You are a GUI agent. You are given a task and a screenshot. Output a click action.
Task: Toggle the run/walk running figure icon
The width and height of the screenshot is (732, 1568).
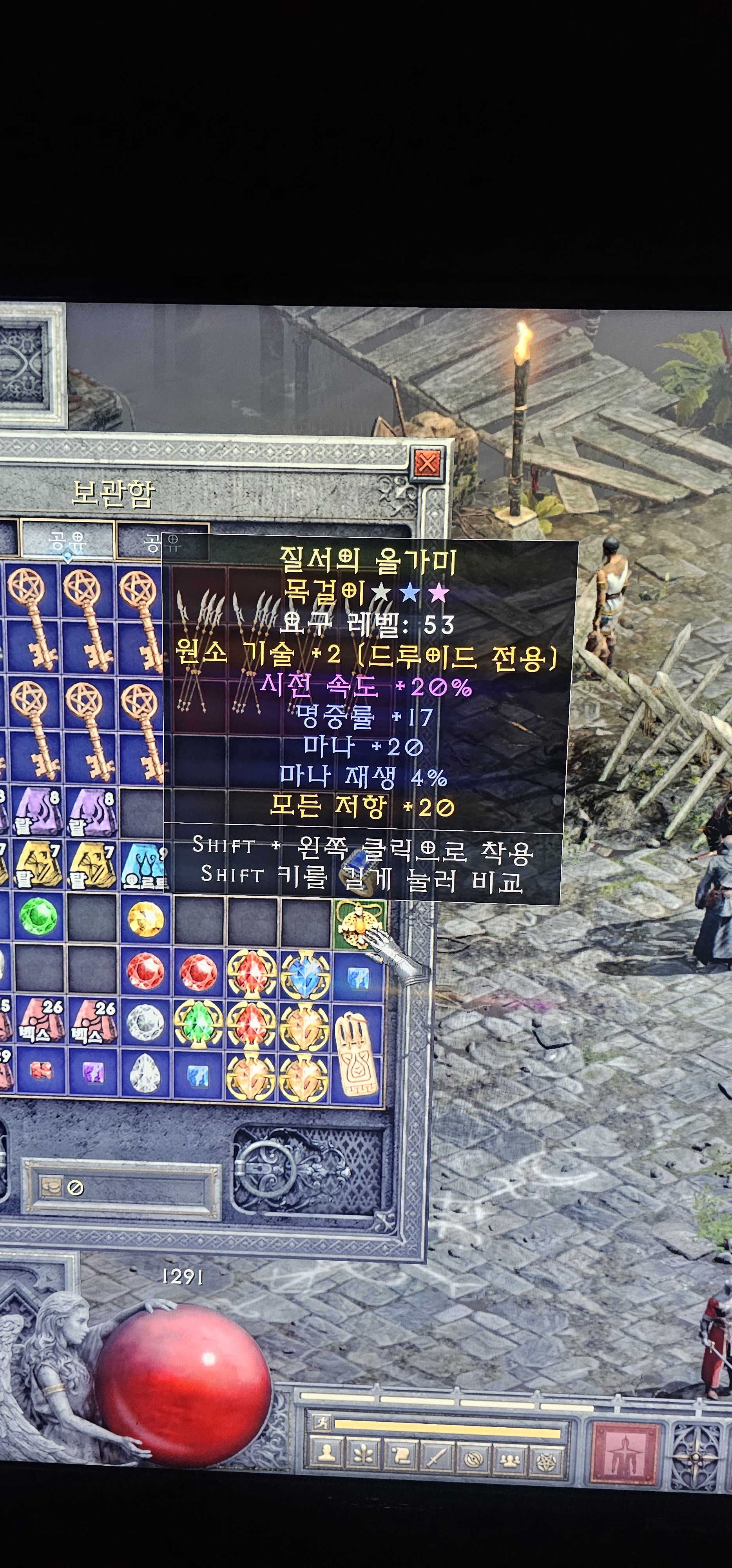pos(321,1423)
